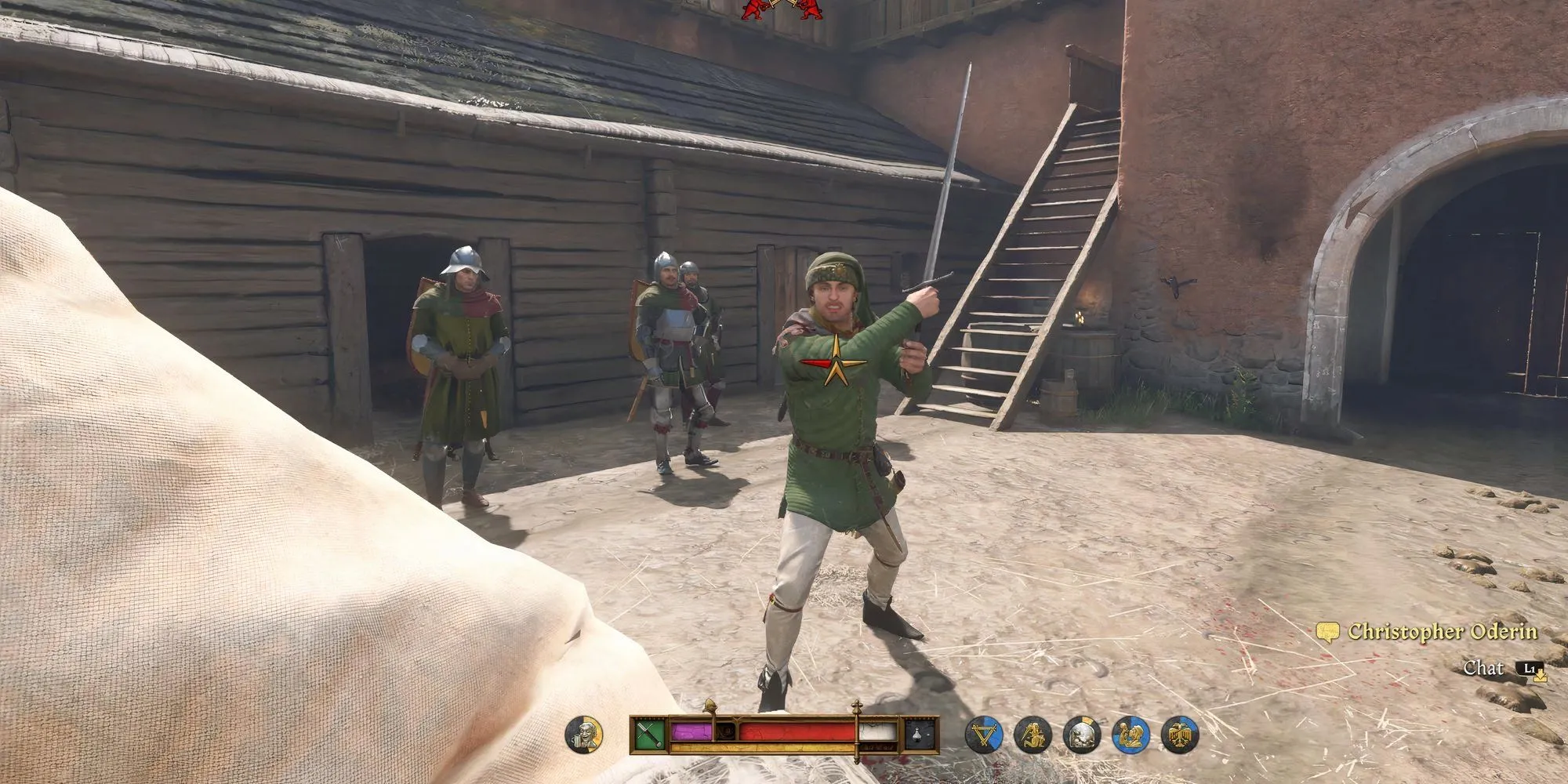Click the kneeling golden figure buff icon

tap(1033, 735)
